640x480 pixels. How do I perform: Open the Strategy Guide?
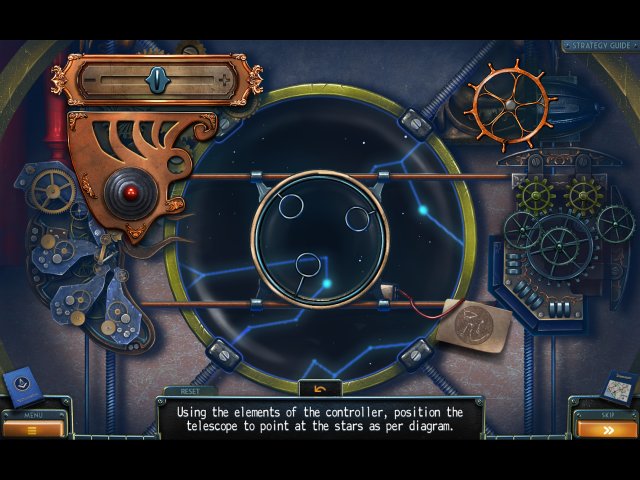[598, 45]
